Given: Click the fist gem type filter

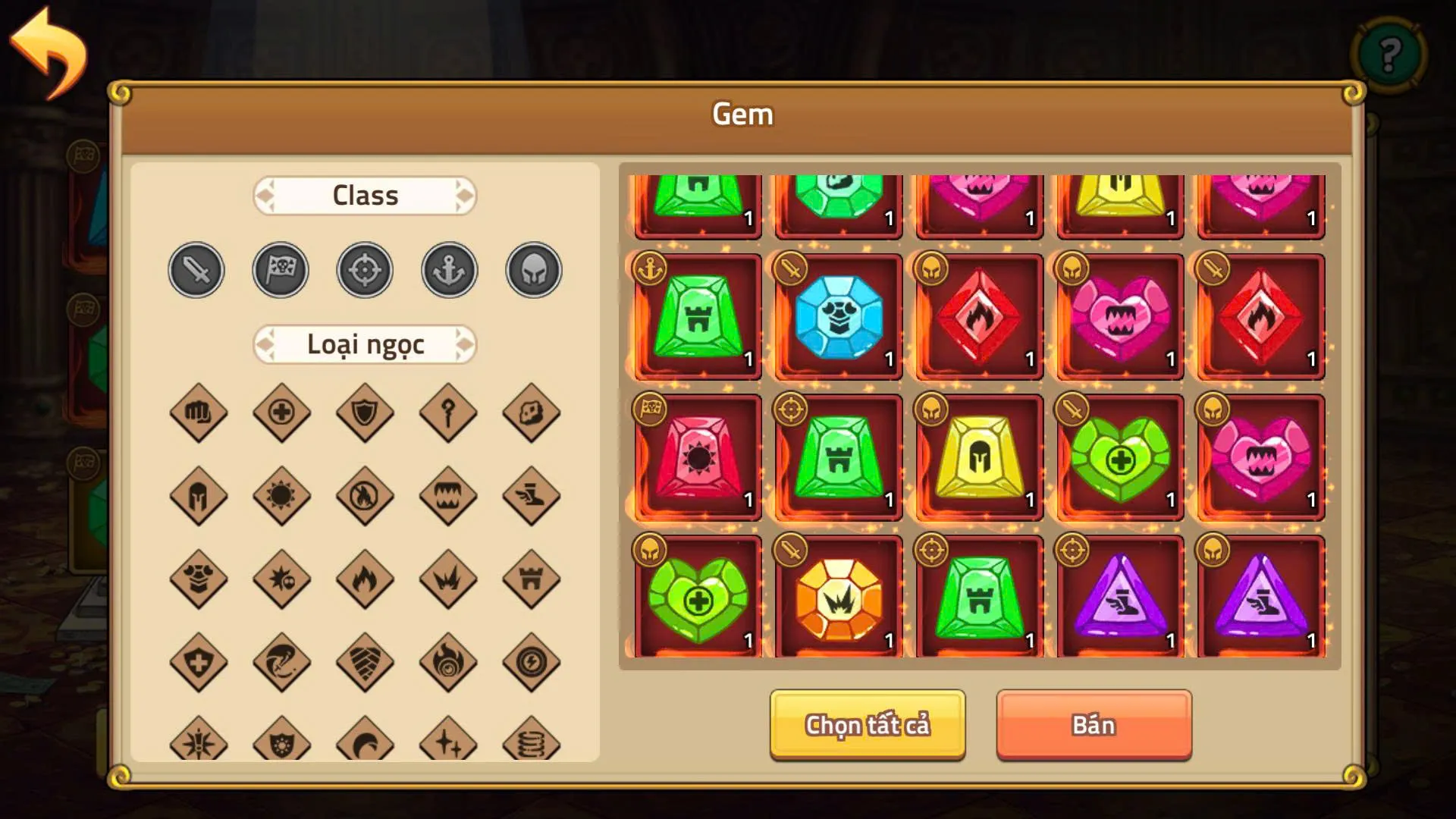Looking at the screenshot, I should [x=198, y=413].
